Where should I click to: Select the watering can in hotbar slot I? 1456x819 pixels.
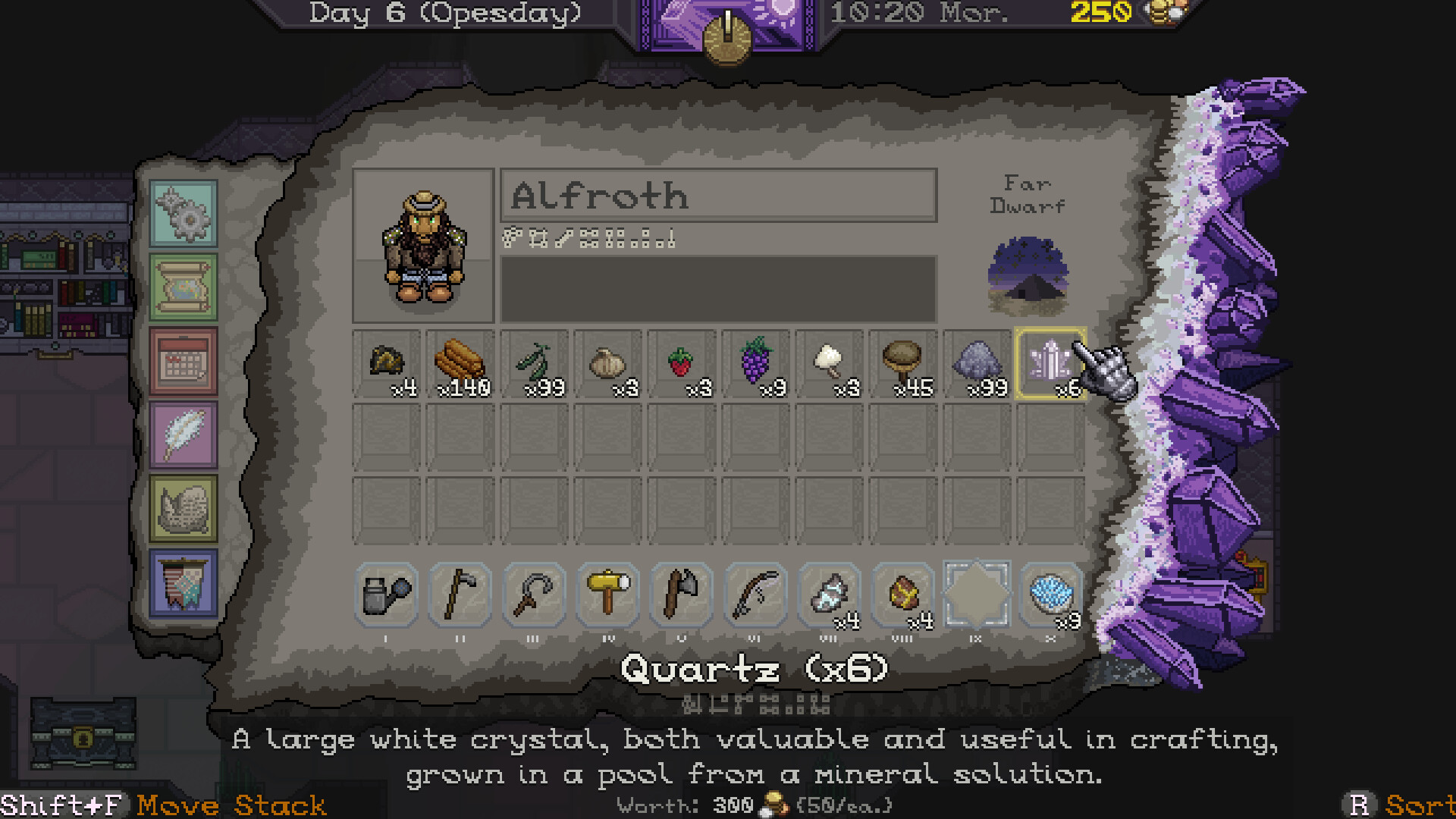pyautogui.click(x=385, y=595)
